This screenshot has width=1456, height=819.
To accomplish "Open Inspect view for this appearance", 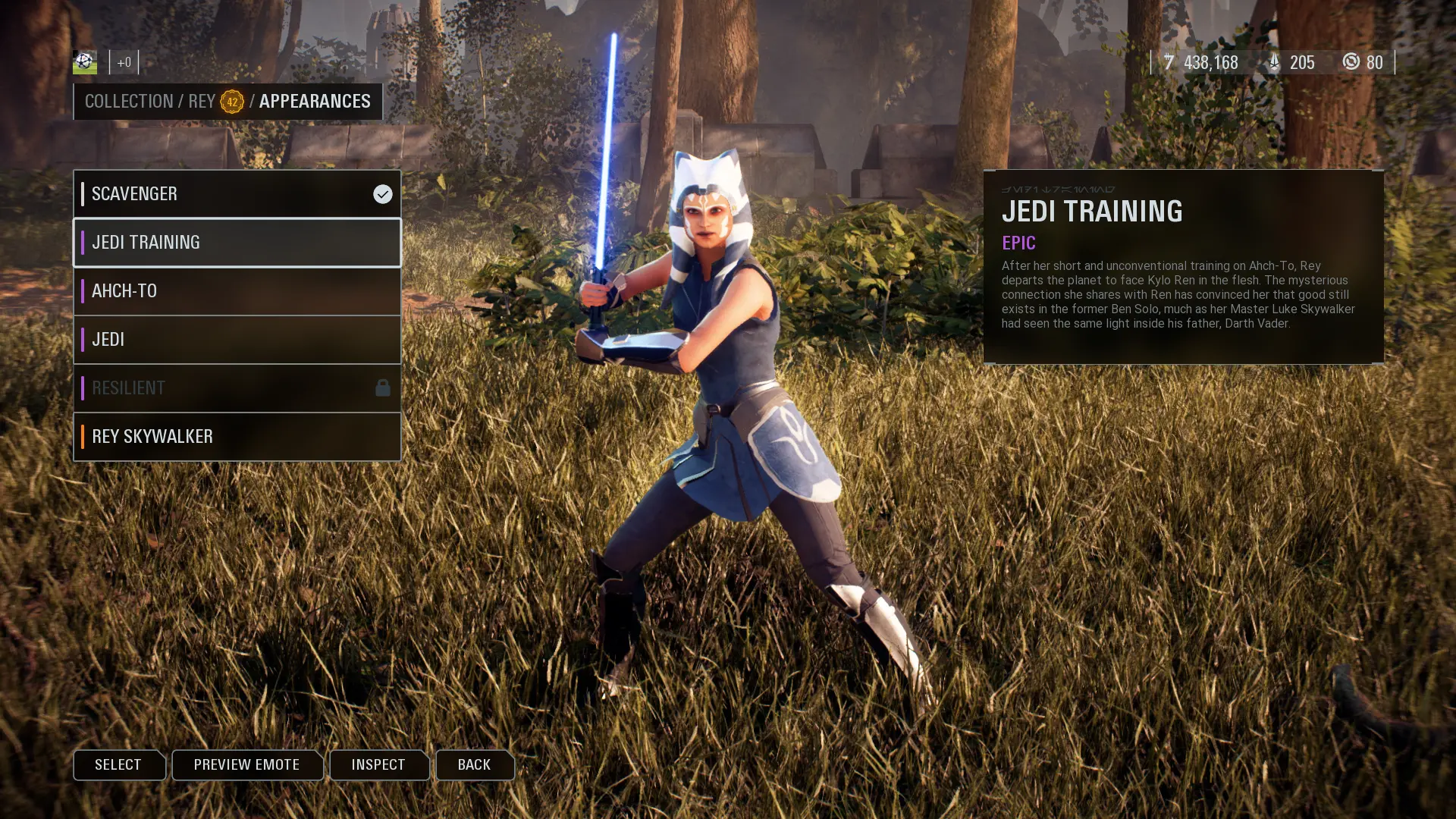I will click(378, 764).
